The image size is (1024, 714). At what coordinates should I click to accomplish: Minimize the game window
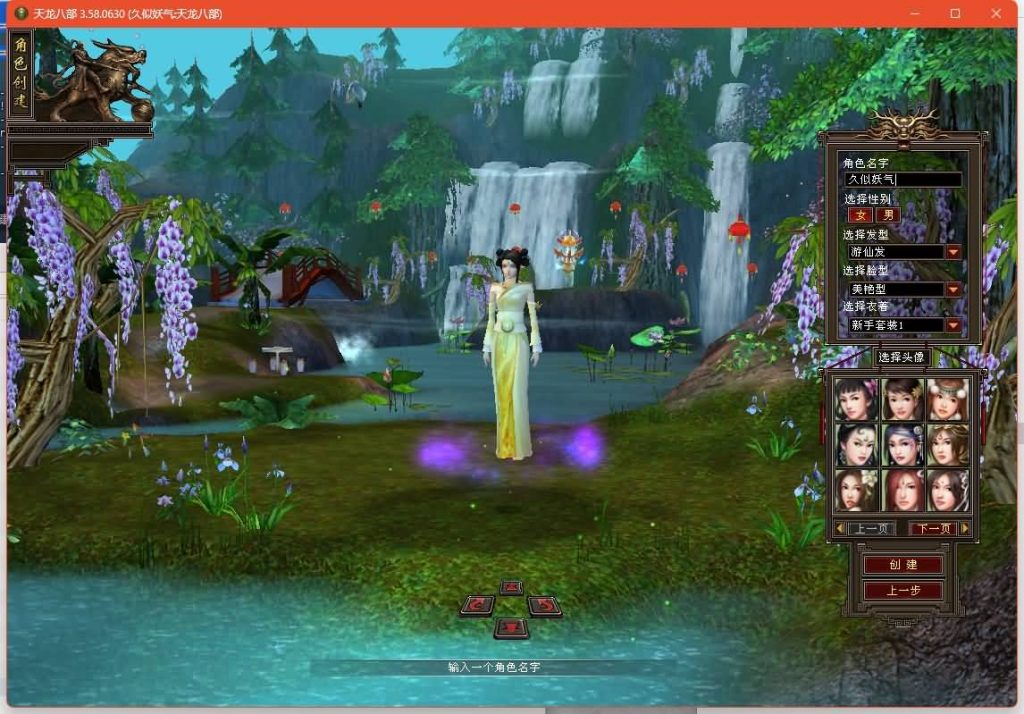click(915, 13)
